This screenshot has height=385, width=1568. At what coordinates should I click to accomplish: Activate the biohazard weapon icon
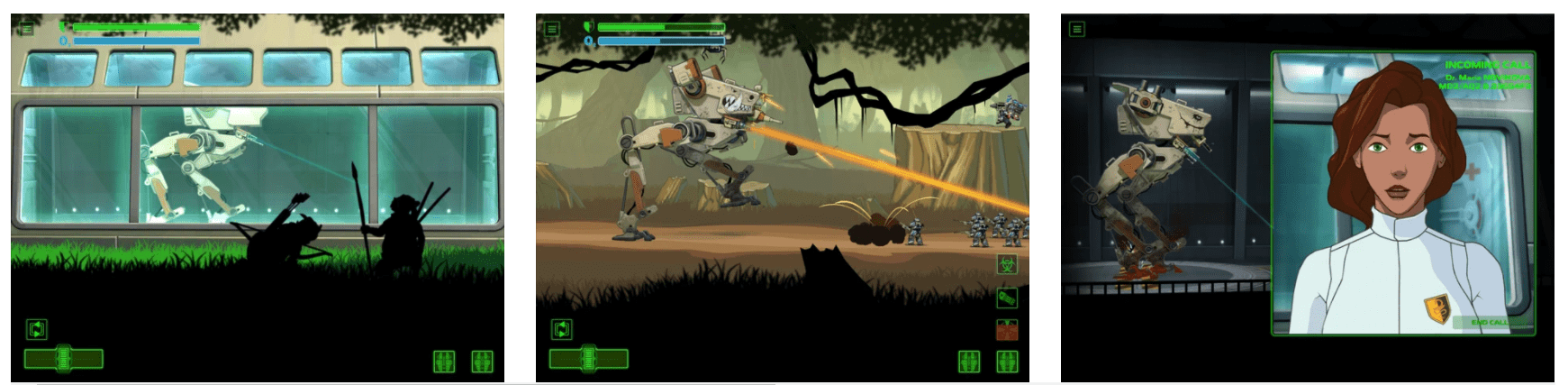(1007, 264)
